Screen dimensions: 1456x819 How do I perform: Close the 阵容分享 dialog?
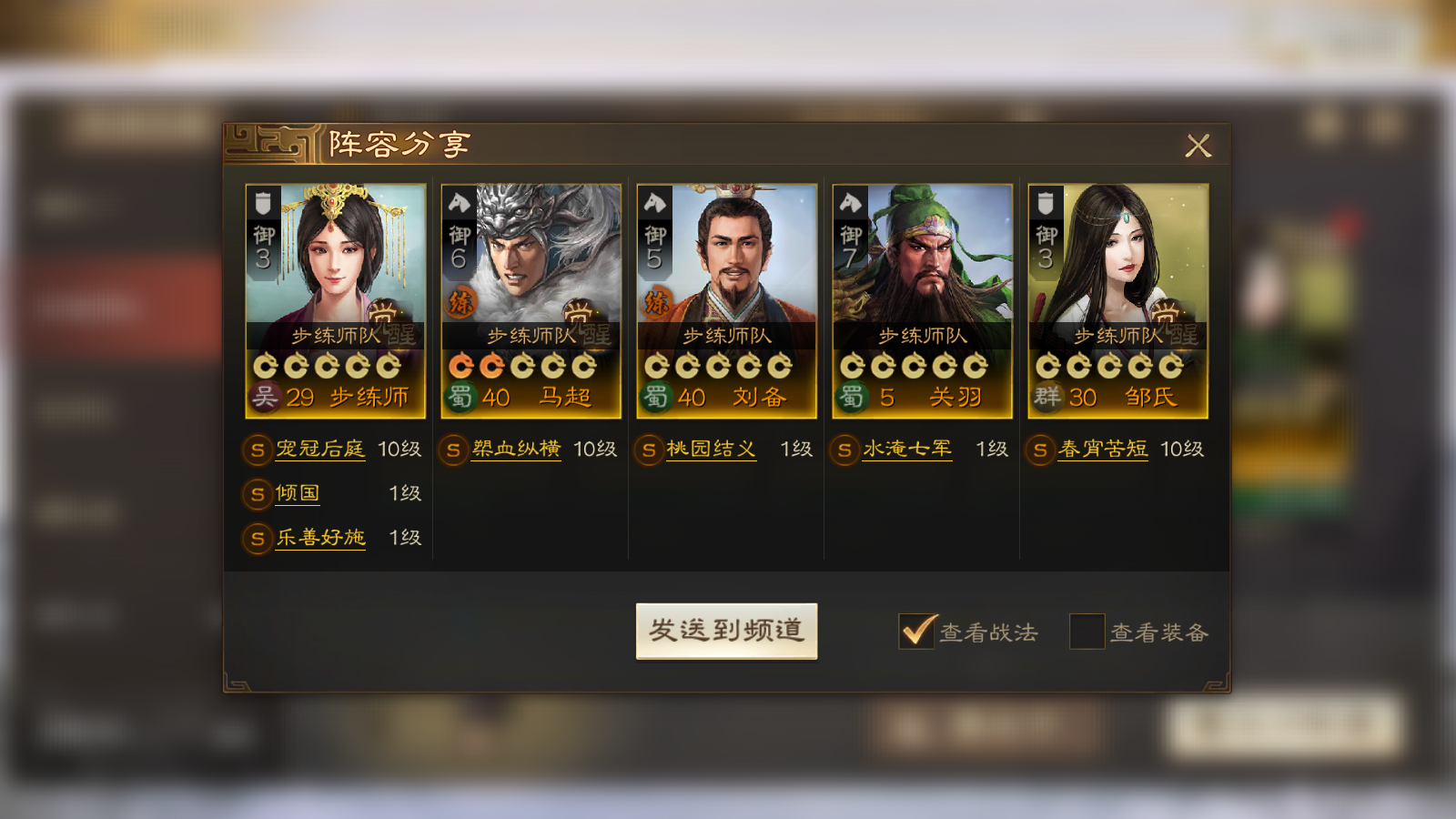[1198, 146]
